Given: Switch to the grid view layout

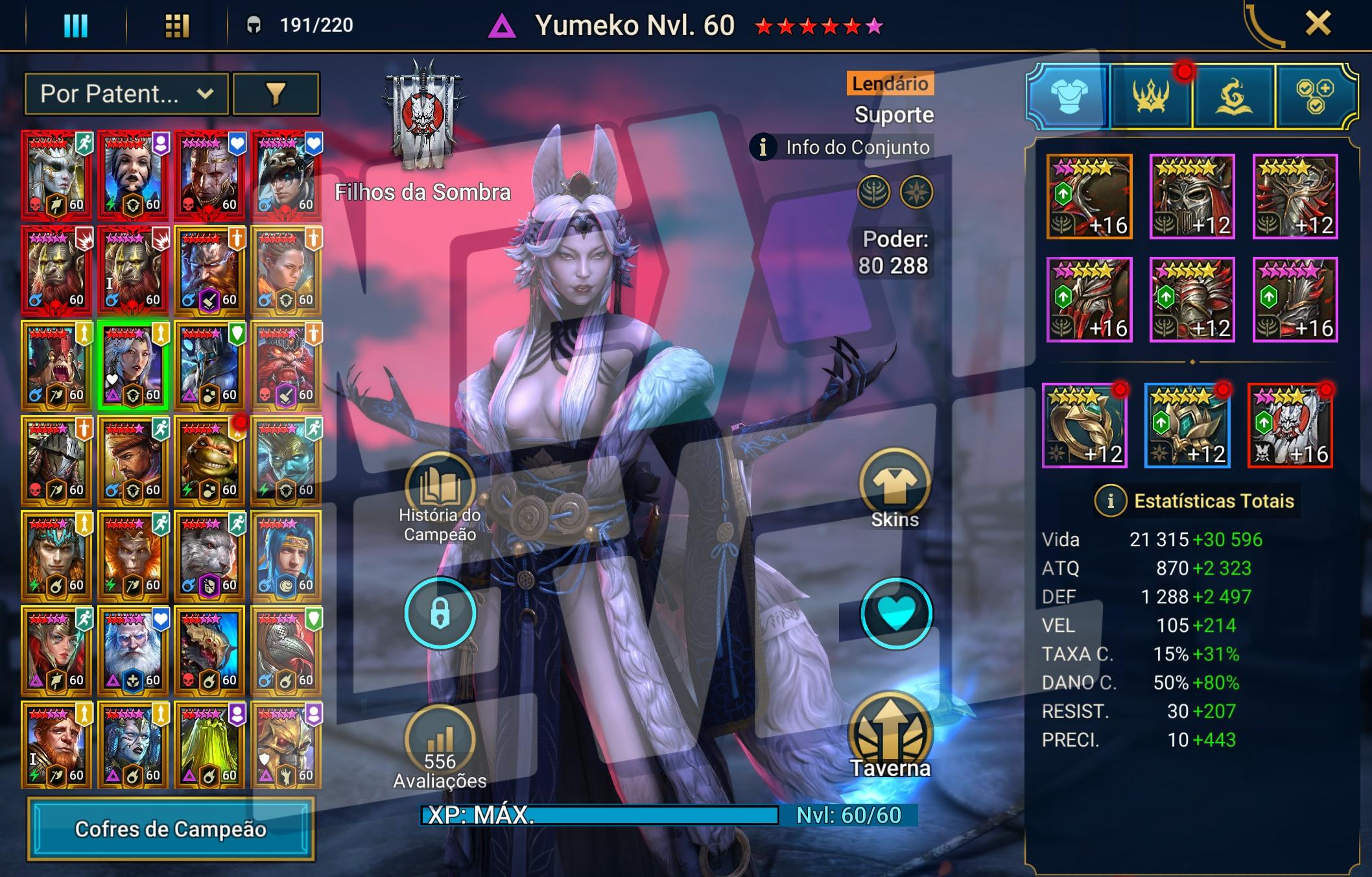Looking at the screenshot, I should [x=176, y=26].
